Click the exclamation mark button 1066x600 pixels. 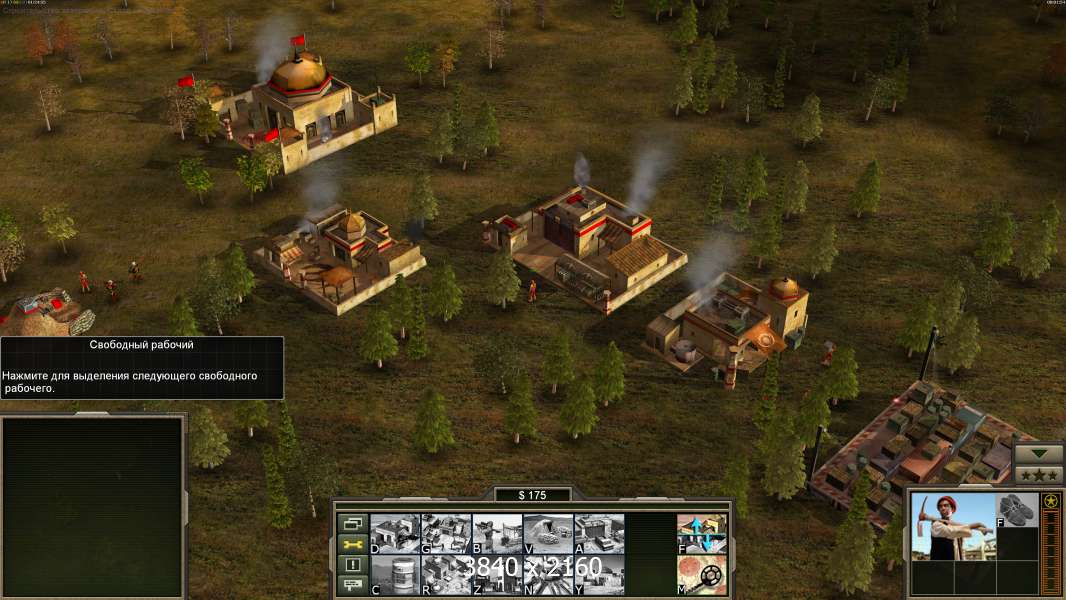pyautogui.click(x=353, y=565)
